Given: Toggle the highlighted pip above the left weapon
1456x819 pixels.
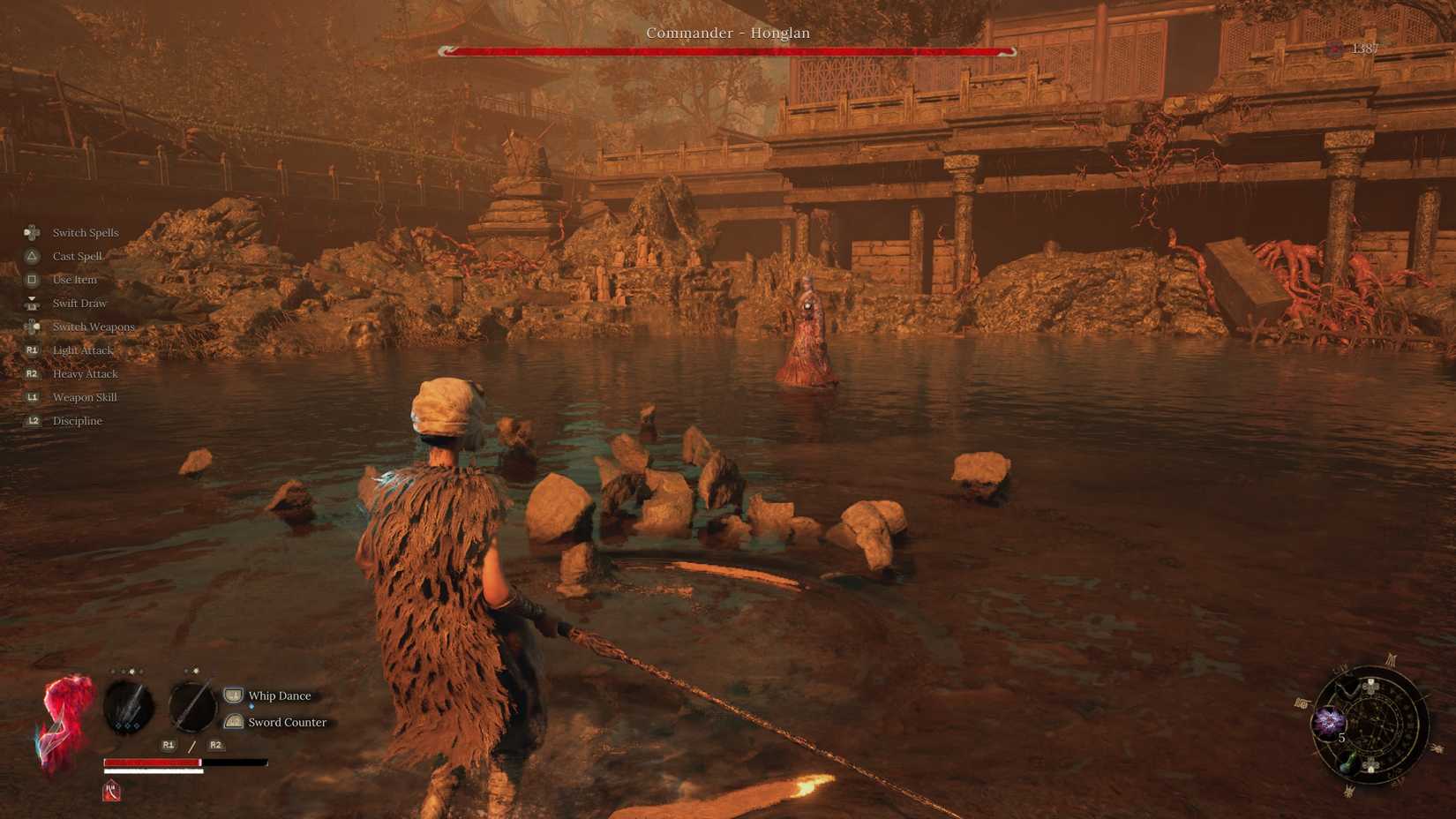Looking at the screenshot, I should [x=131, y=672].
